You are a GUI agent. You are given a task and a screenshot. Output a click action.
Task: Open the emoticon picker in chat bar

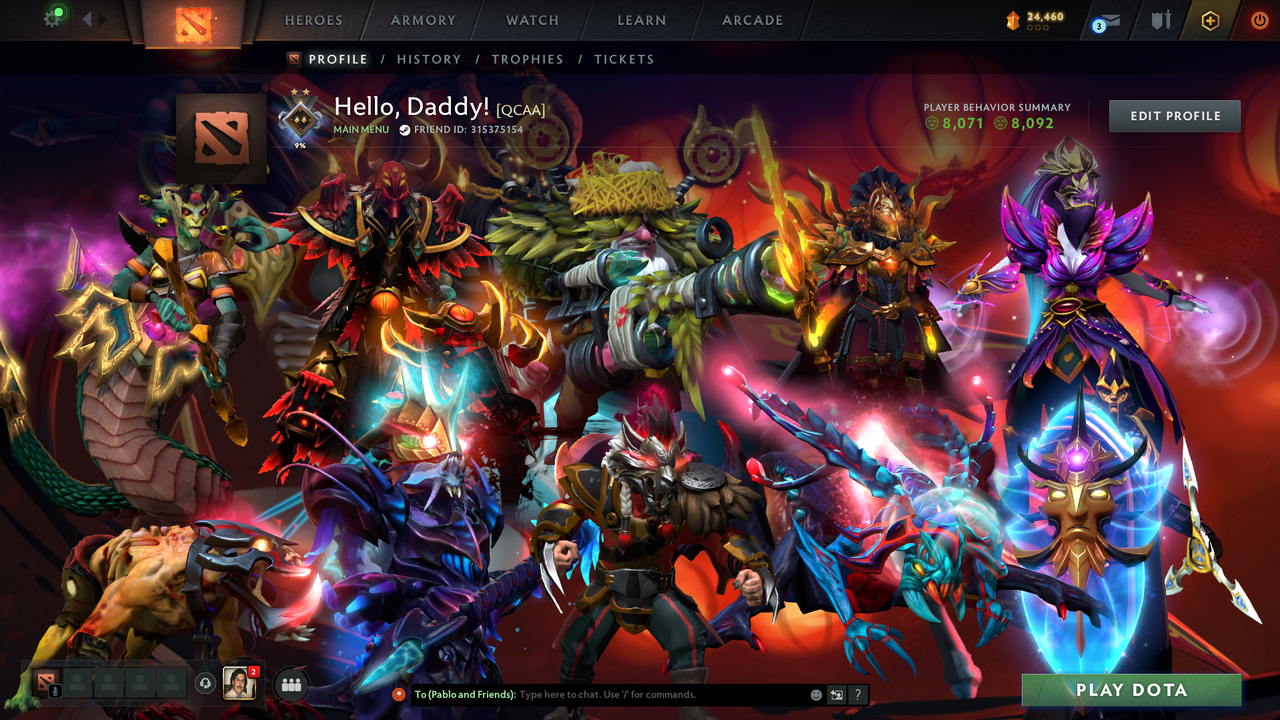[816, 694]
